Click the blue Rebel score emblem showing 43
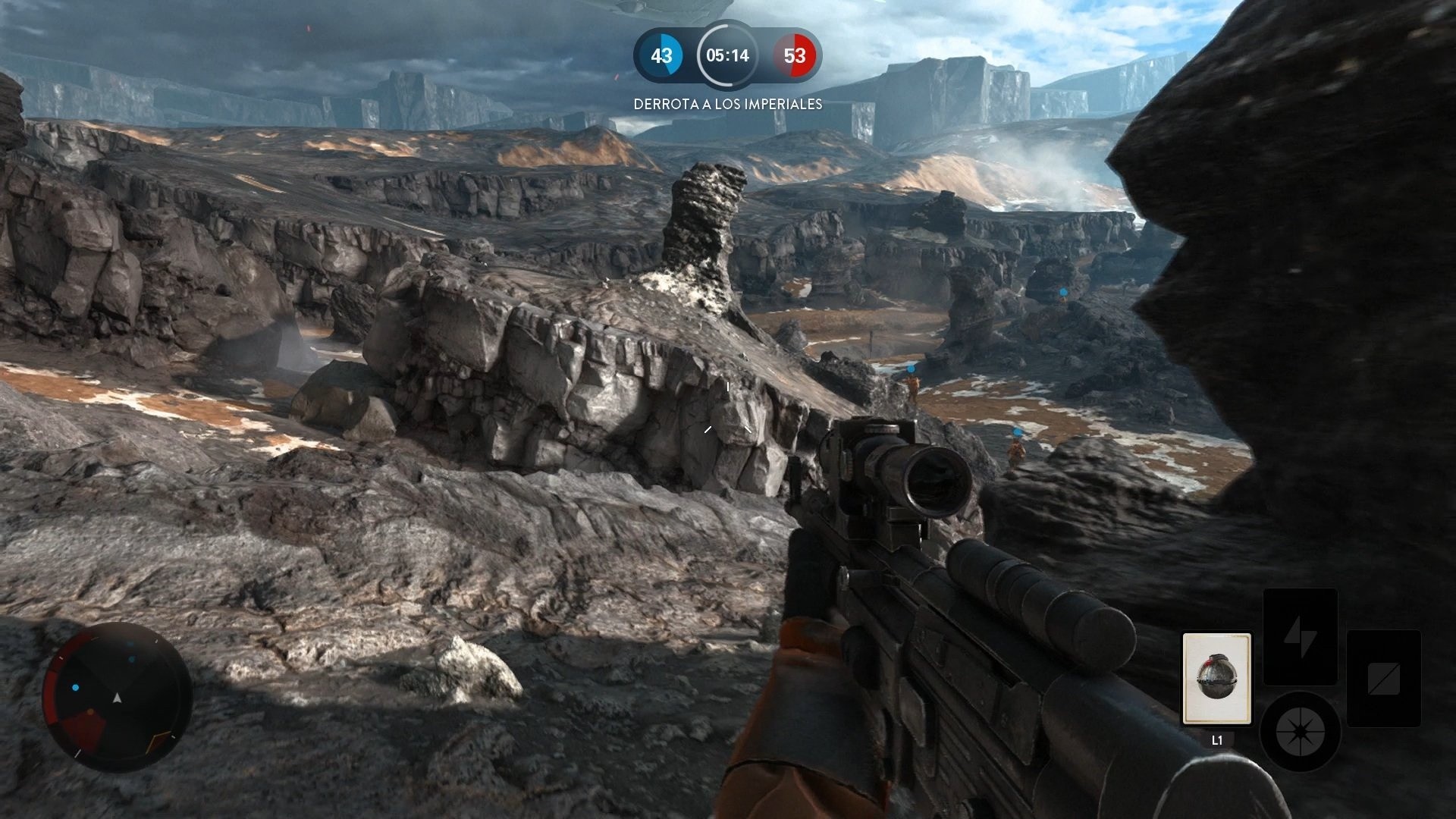Screen dimensions: 1456x819 663,55
